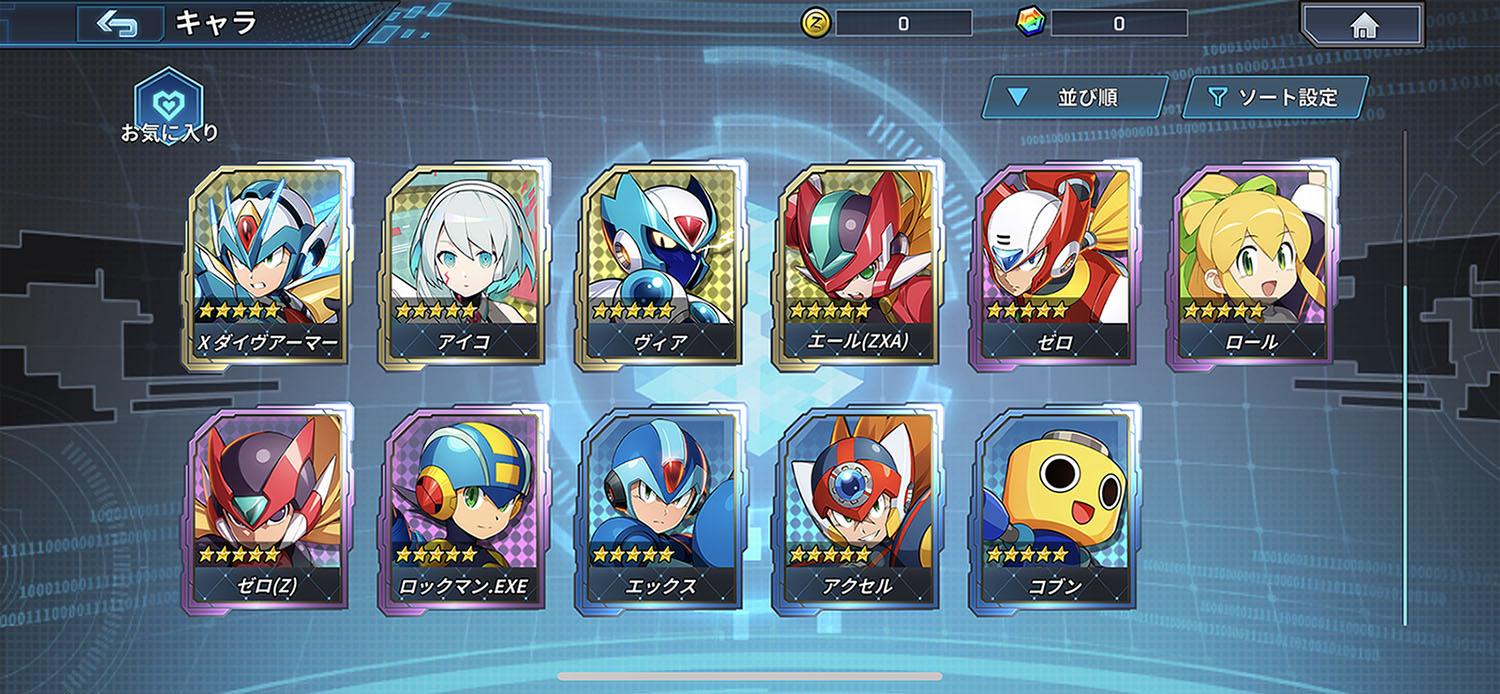
Task: Select the ゼロ character card
Action: coord(1054,265)
